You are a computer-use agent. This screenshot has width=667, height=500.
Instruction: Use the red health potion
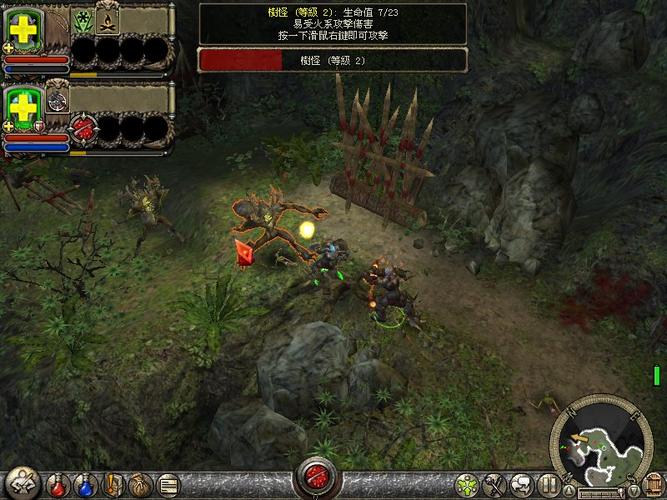(x=58, y=486)
